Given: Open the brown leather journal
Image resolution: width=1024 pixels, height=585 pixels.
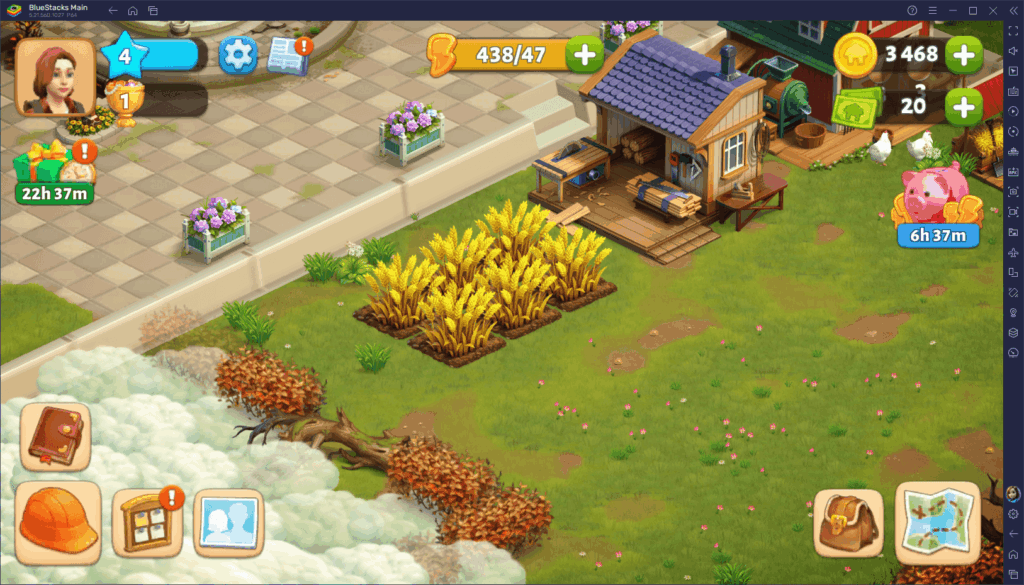Looking at the screenshot, I should pyautogui.click(x=55, y=437).
